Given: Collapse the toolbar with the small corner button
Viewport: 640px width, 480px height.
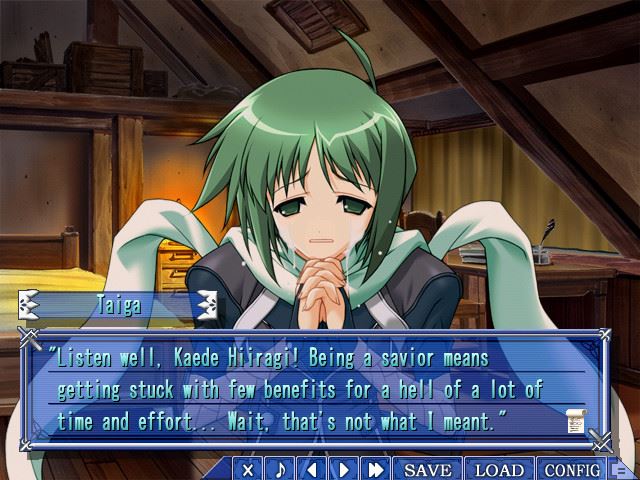Looking at the screenshot, I should 620,470.
